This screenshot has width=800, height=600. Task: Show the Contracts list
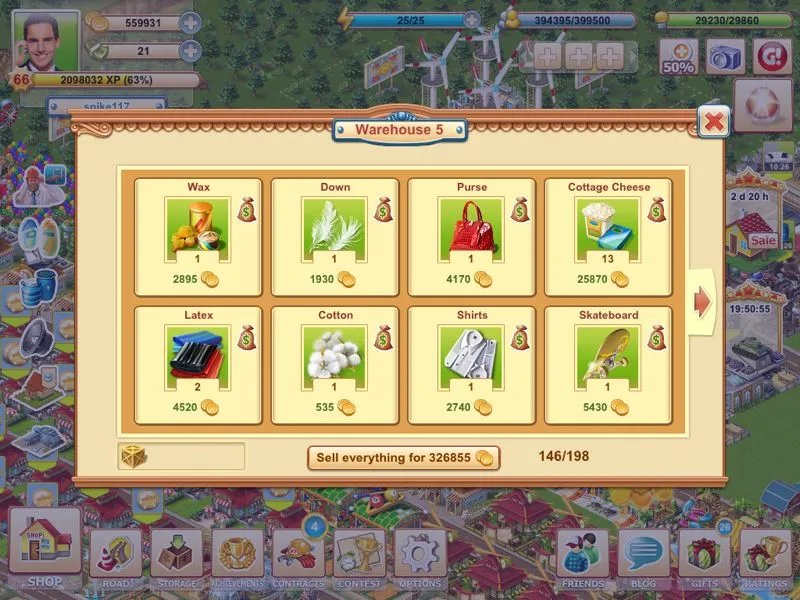[298, 556]
